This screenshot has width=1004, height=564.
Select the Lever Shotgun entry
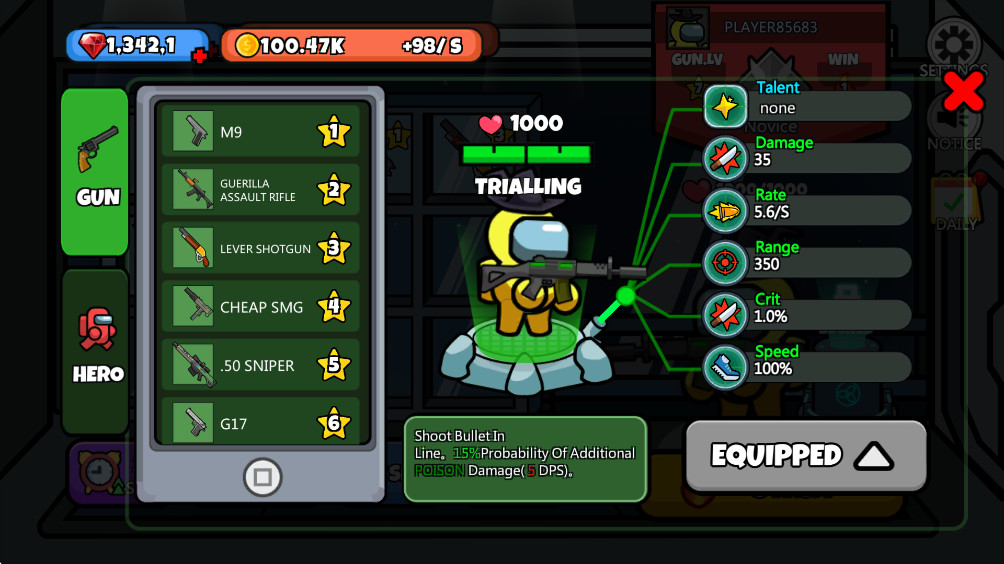[260, 248]
